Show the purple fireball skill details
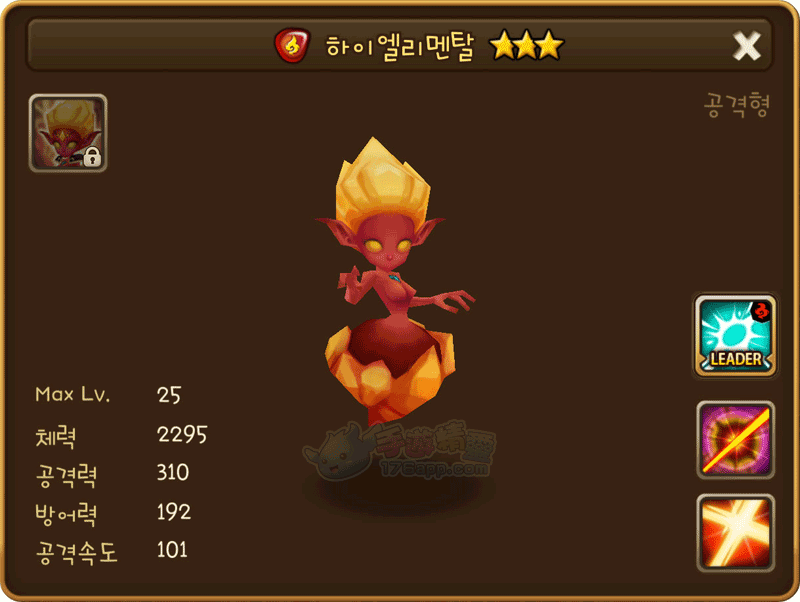The width and height of the screenshot is (800, 602). [x=735, y=439]
